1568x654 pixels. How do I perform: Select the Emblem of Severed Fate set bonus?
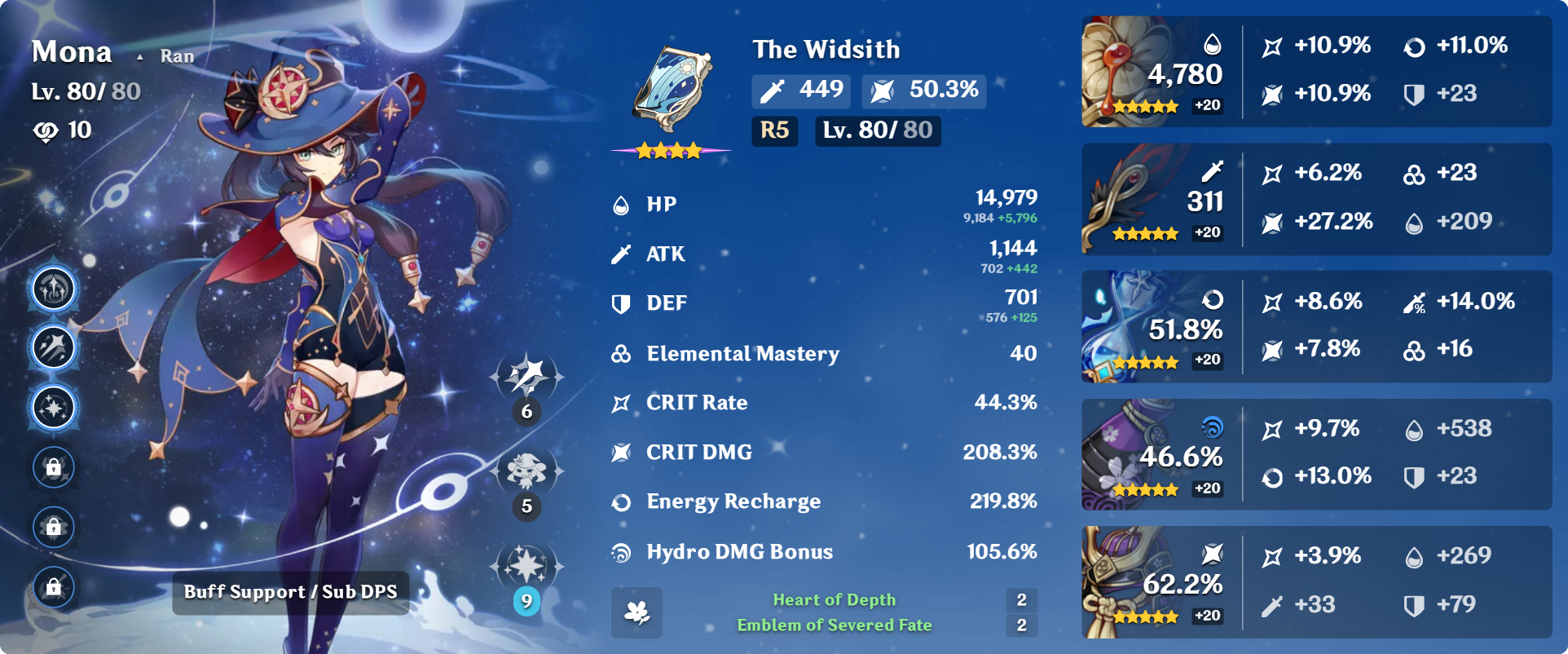coord(834,625)
